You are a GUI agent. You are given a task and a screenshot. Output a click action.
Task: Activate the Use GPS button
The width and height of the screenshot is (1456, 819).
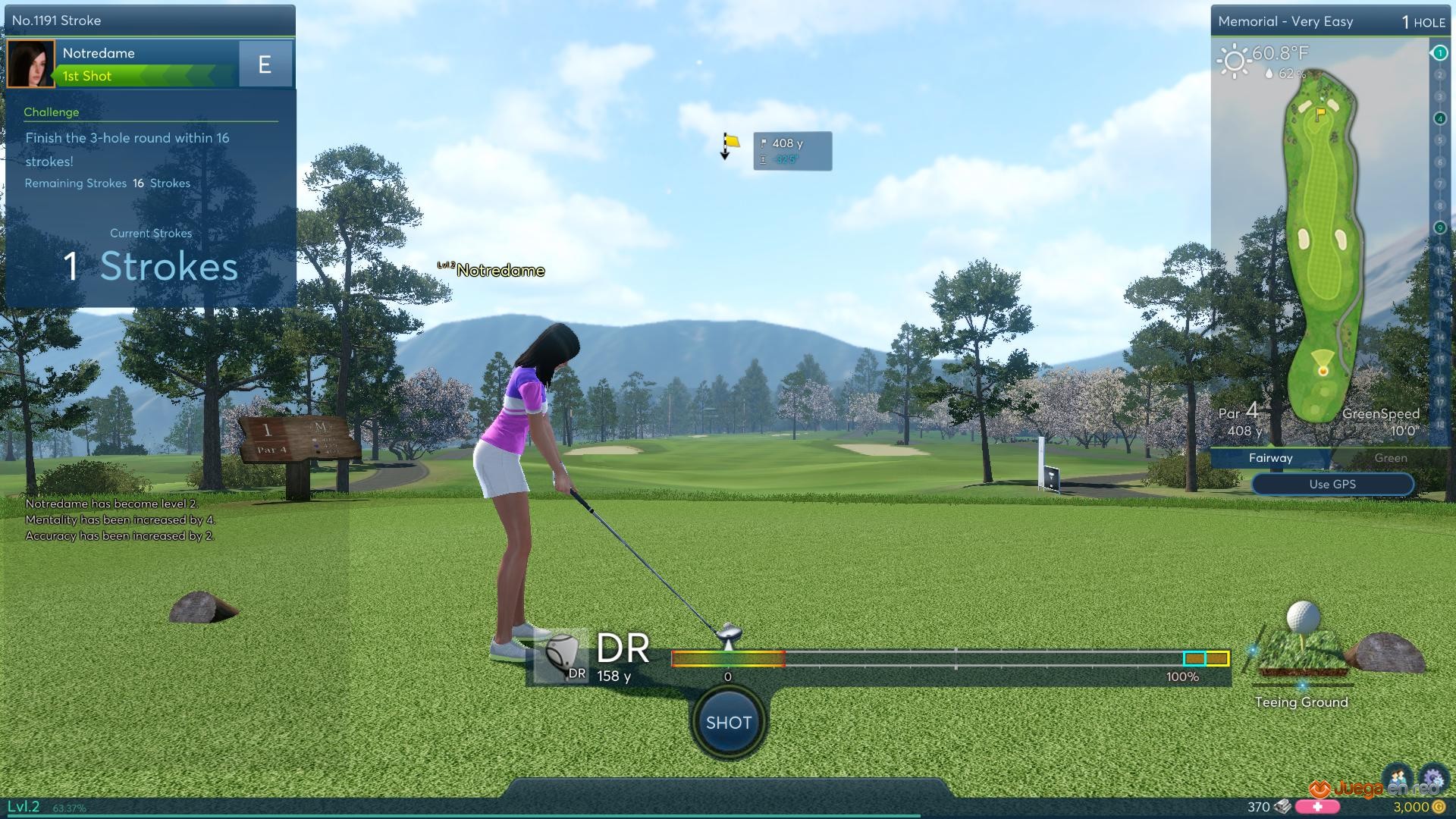(1332, 484)
